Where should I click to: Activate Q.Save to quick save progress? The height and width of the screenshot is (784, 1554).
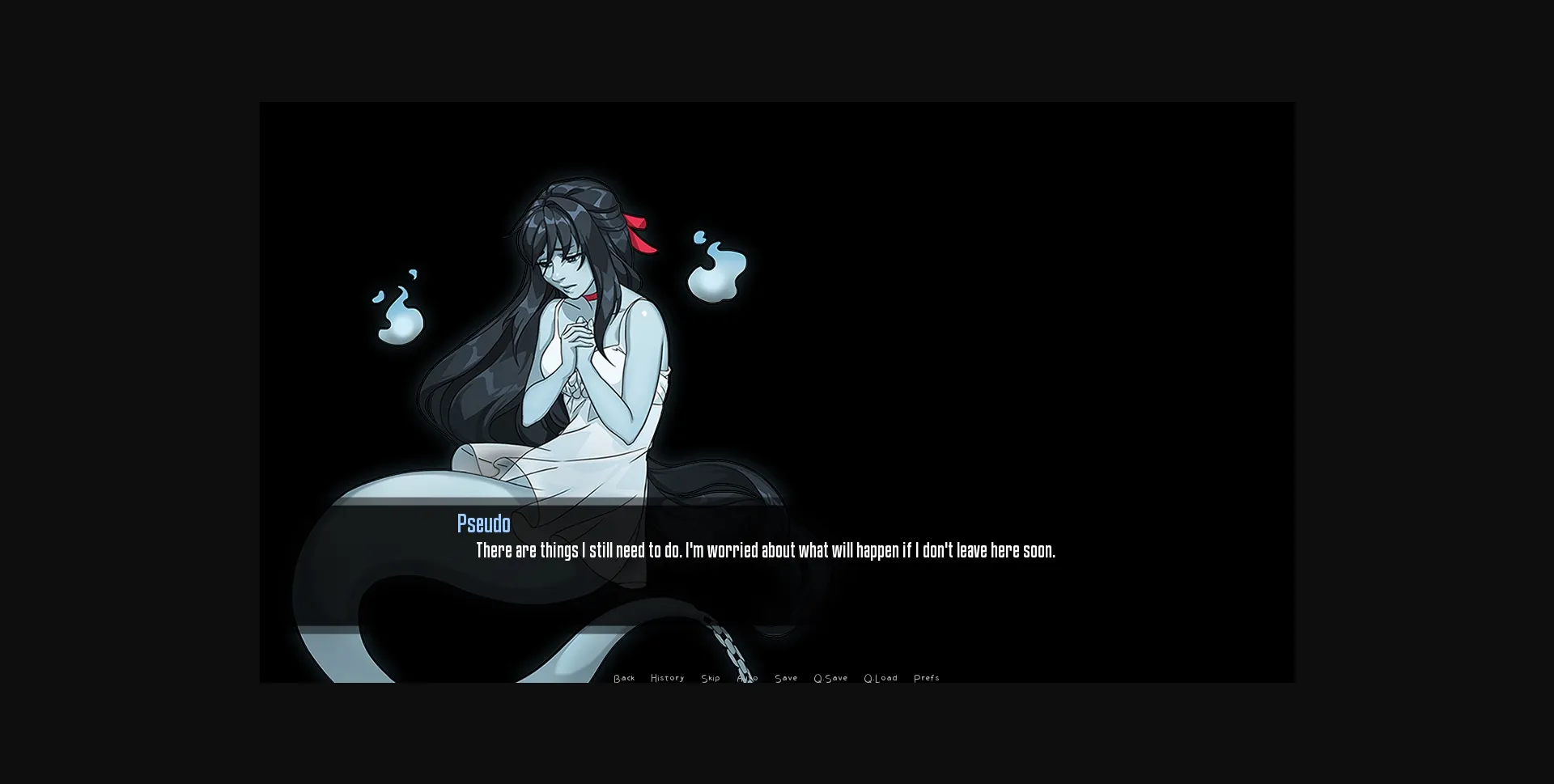(x=830, y=678)
